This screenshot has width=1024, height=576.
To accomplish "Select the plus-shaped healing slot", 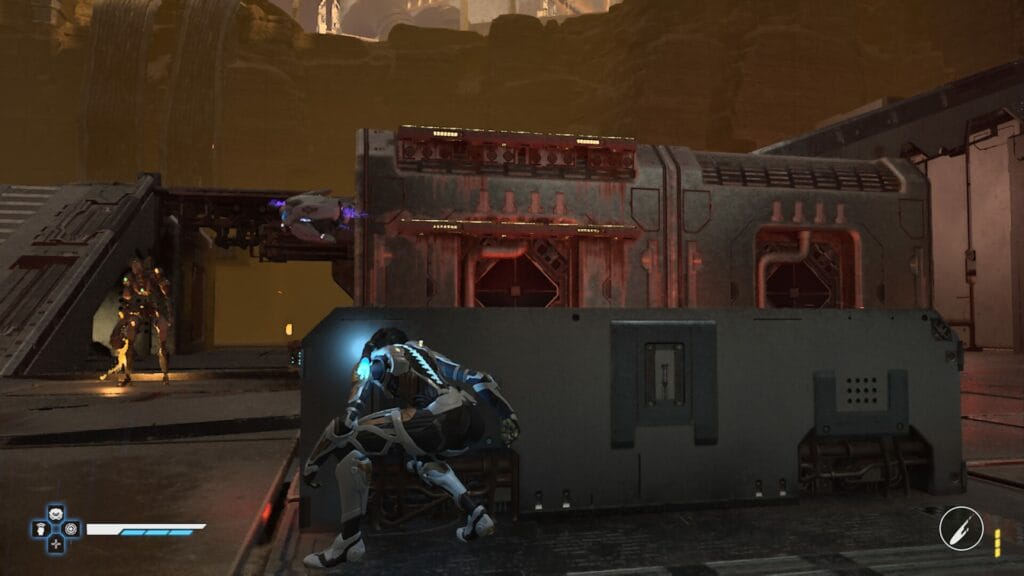I will pos(56,543).
